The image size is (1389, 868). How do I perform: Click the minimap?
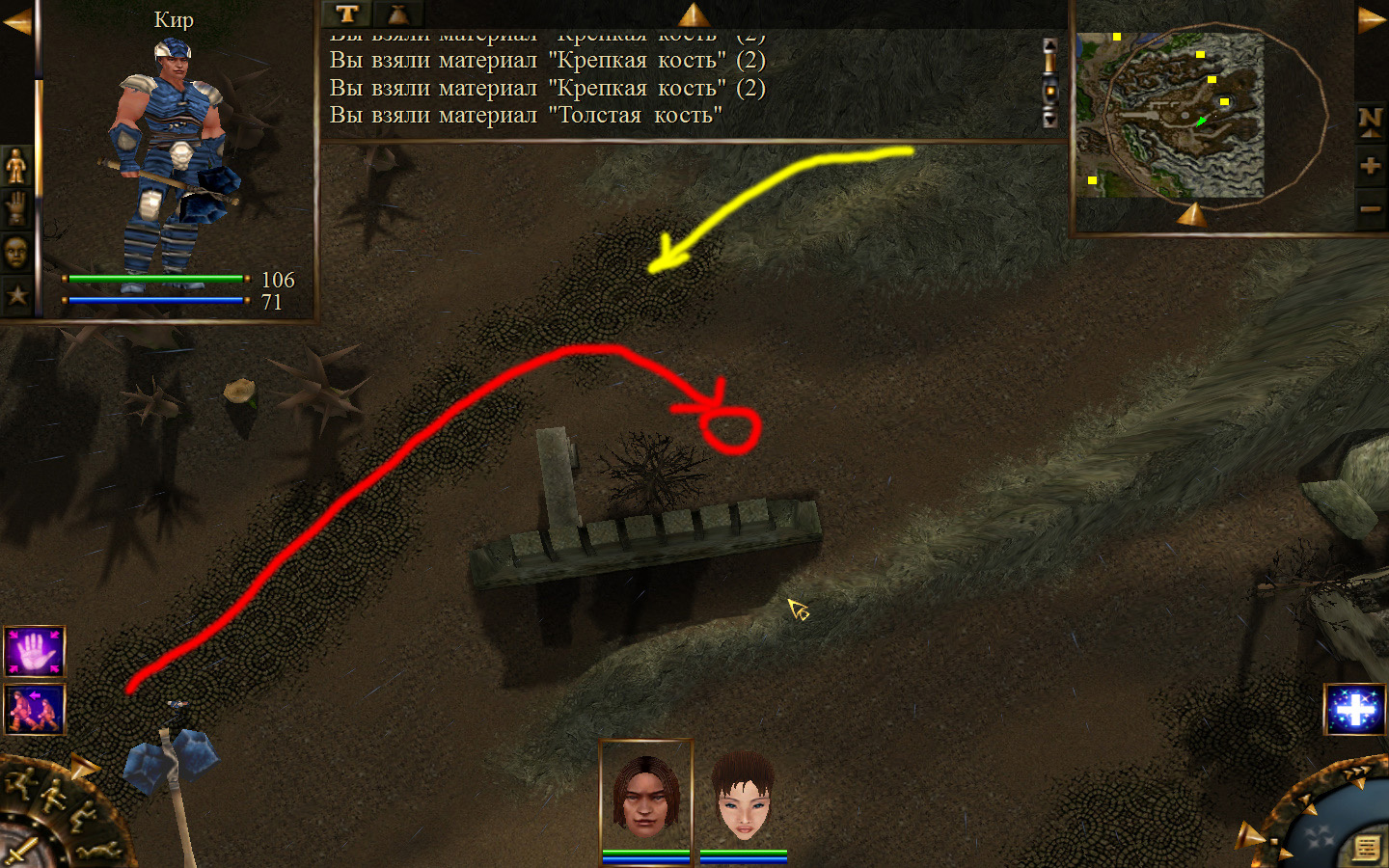[1172, 116]
